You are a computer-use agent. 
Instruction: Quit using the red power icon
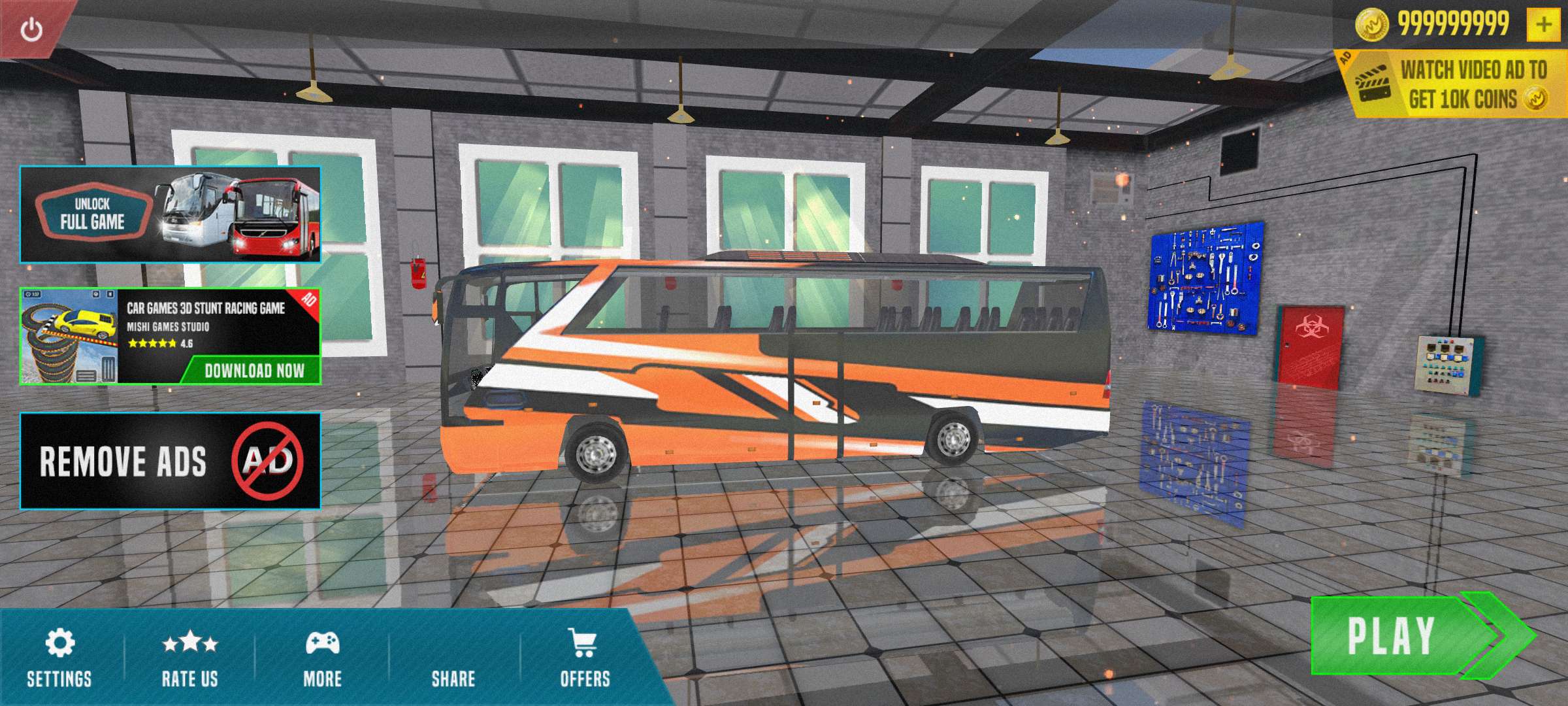31,29
